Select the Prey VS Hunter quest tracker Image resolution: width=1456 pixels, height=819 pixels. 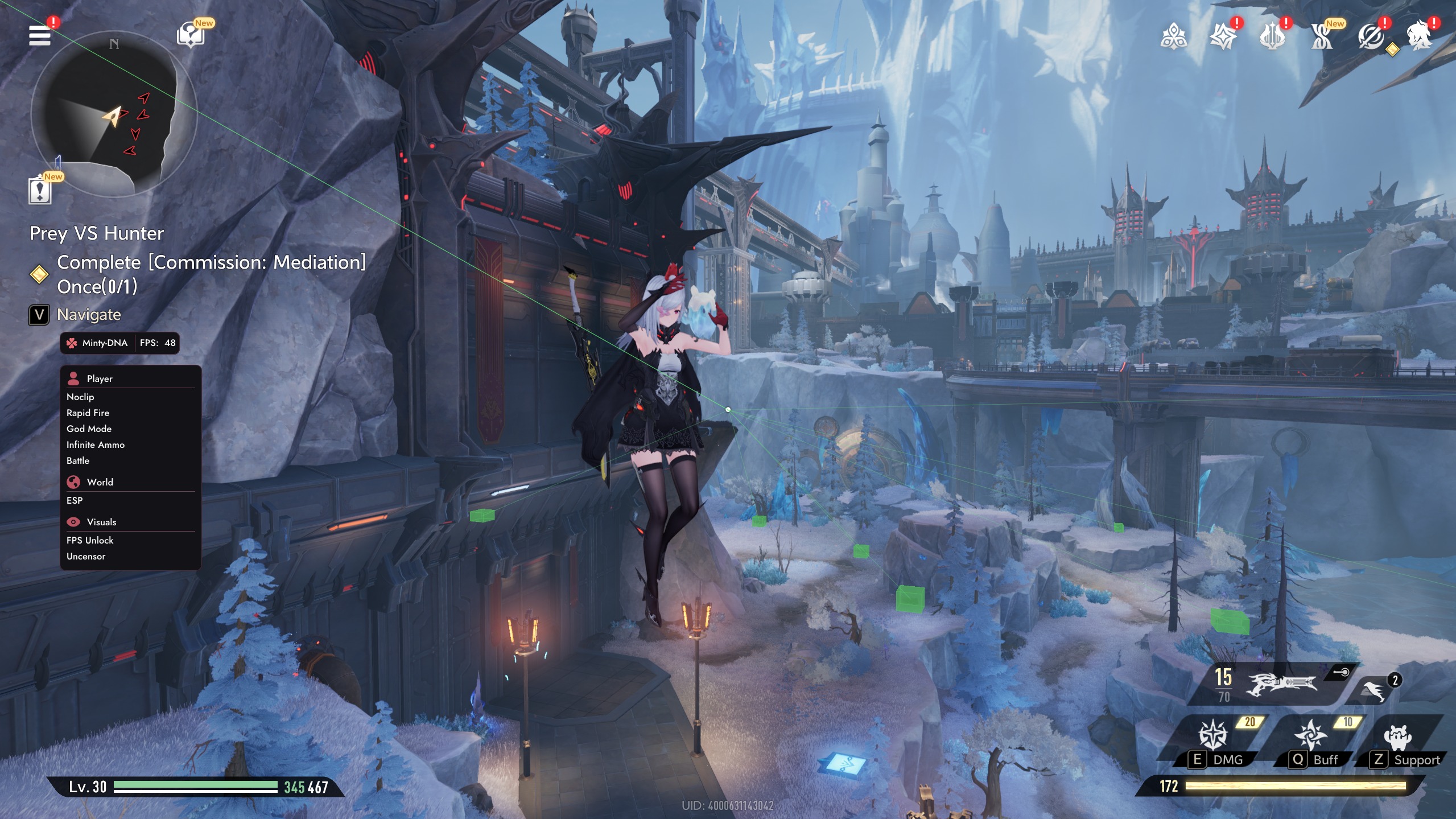97,233
